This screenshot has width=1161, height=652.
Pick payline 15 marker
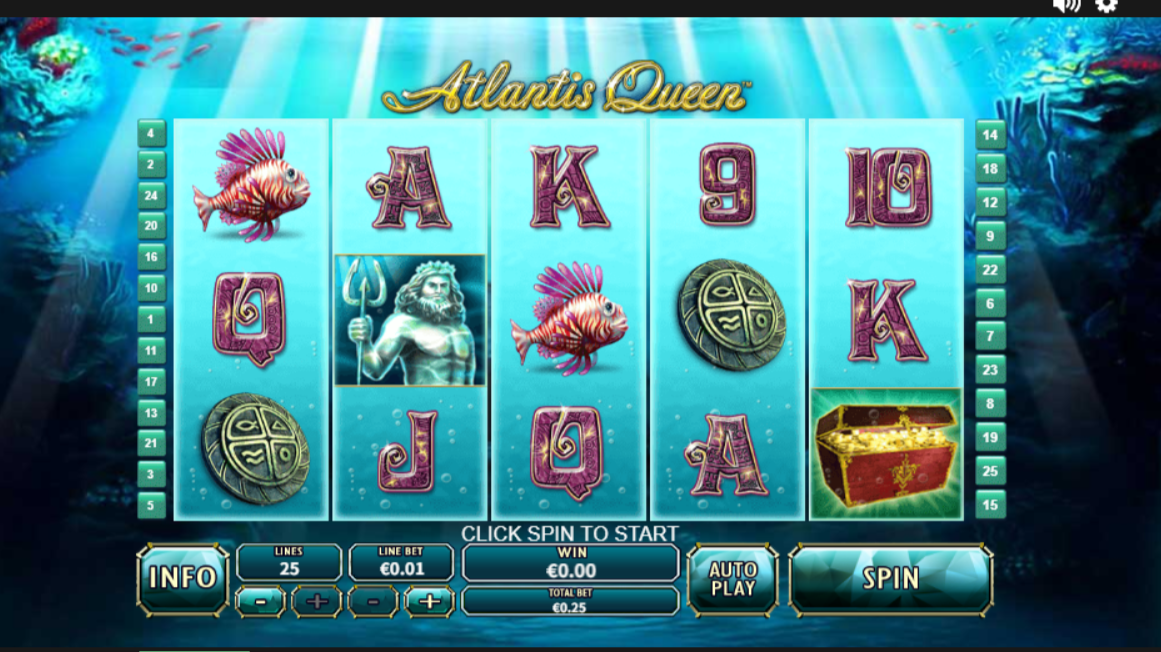point(990,505)
